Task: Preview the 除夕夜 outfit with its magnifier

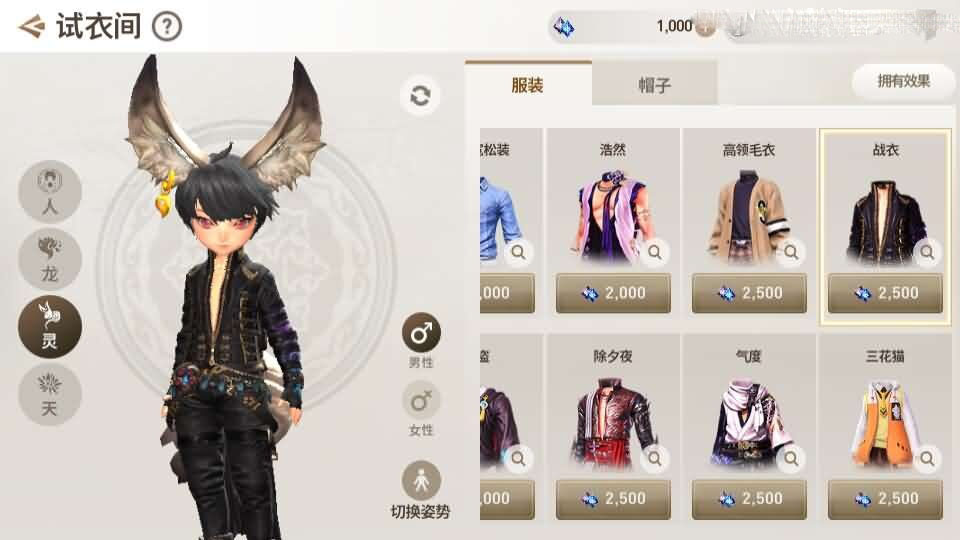Action: (x=655, y=459)
